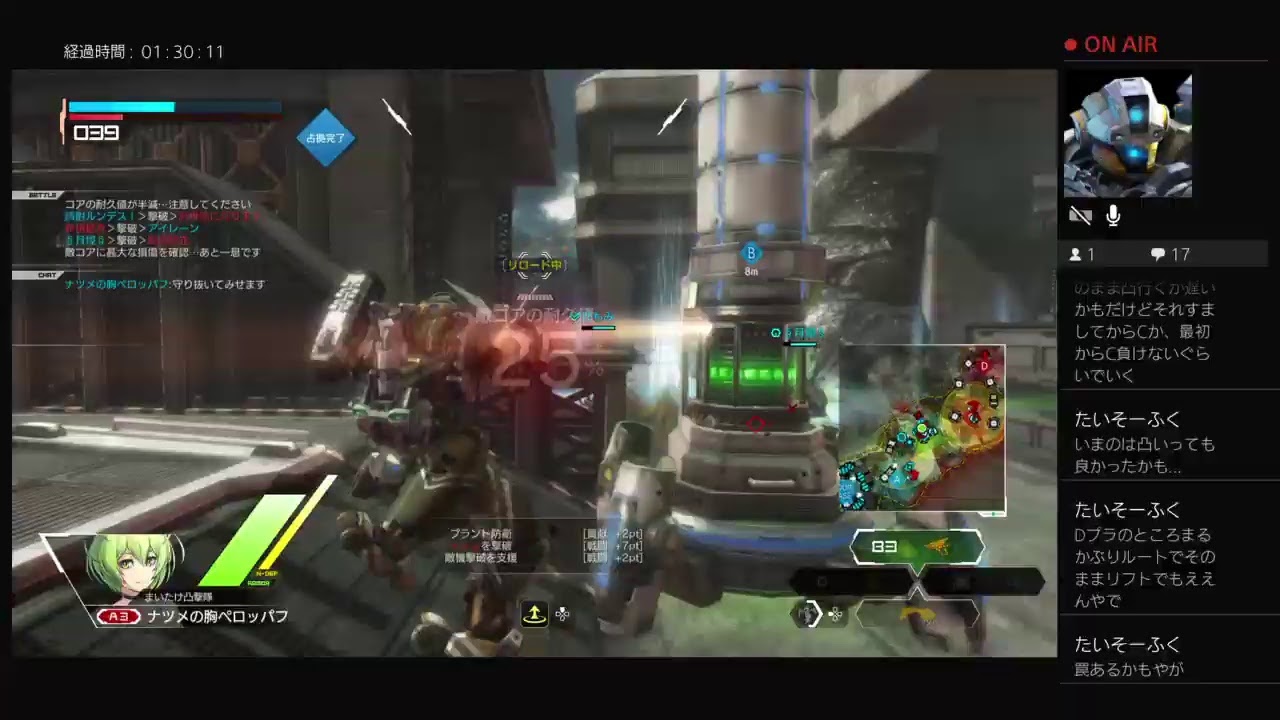Select the equipped weapon panel showing 83
This screenshot has width=1280, height=720.
[917, 547]
